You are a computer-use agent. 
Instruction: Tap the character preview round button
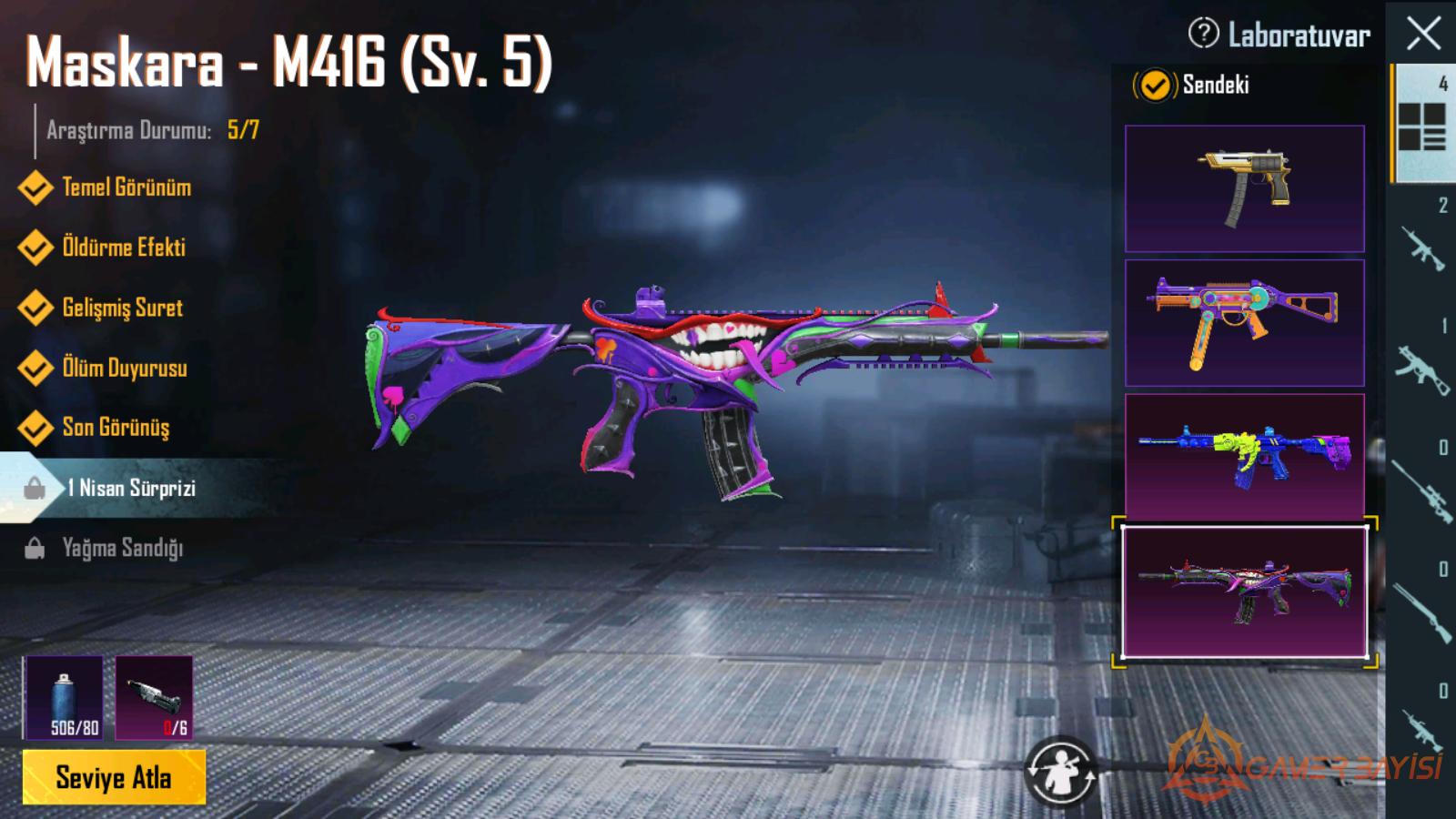point(1060,772)
